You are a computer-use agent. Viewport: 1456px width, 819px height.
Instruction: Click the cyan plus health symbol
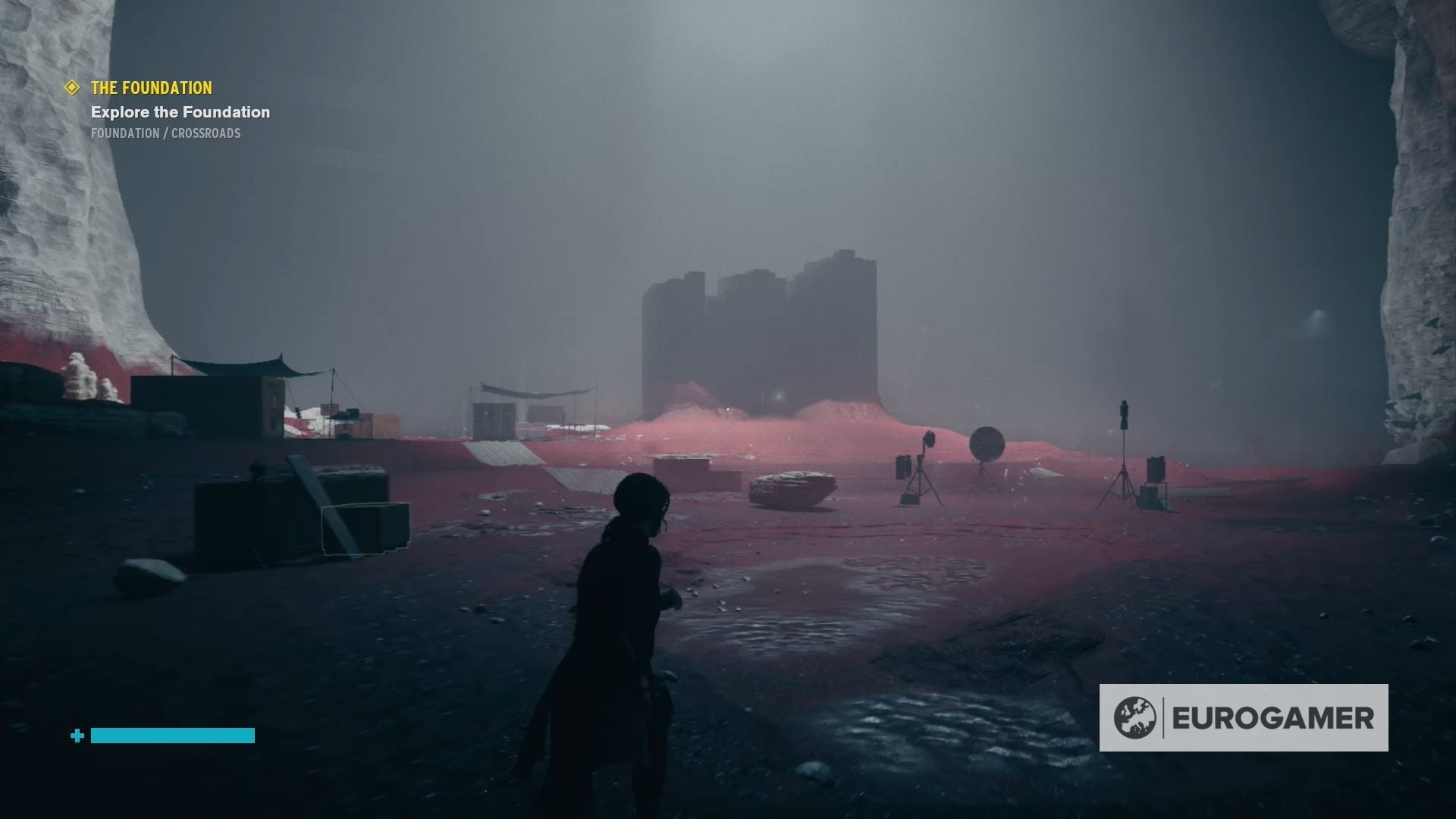point(76,735)
